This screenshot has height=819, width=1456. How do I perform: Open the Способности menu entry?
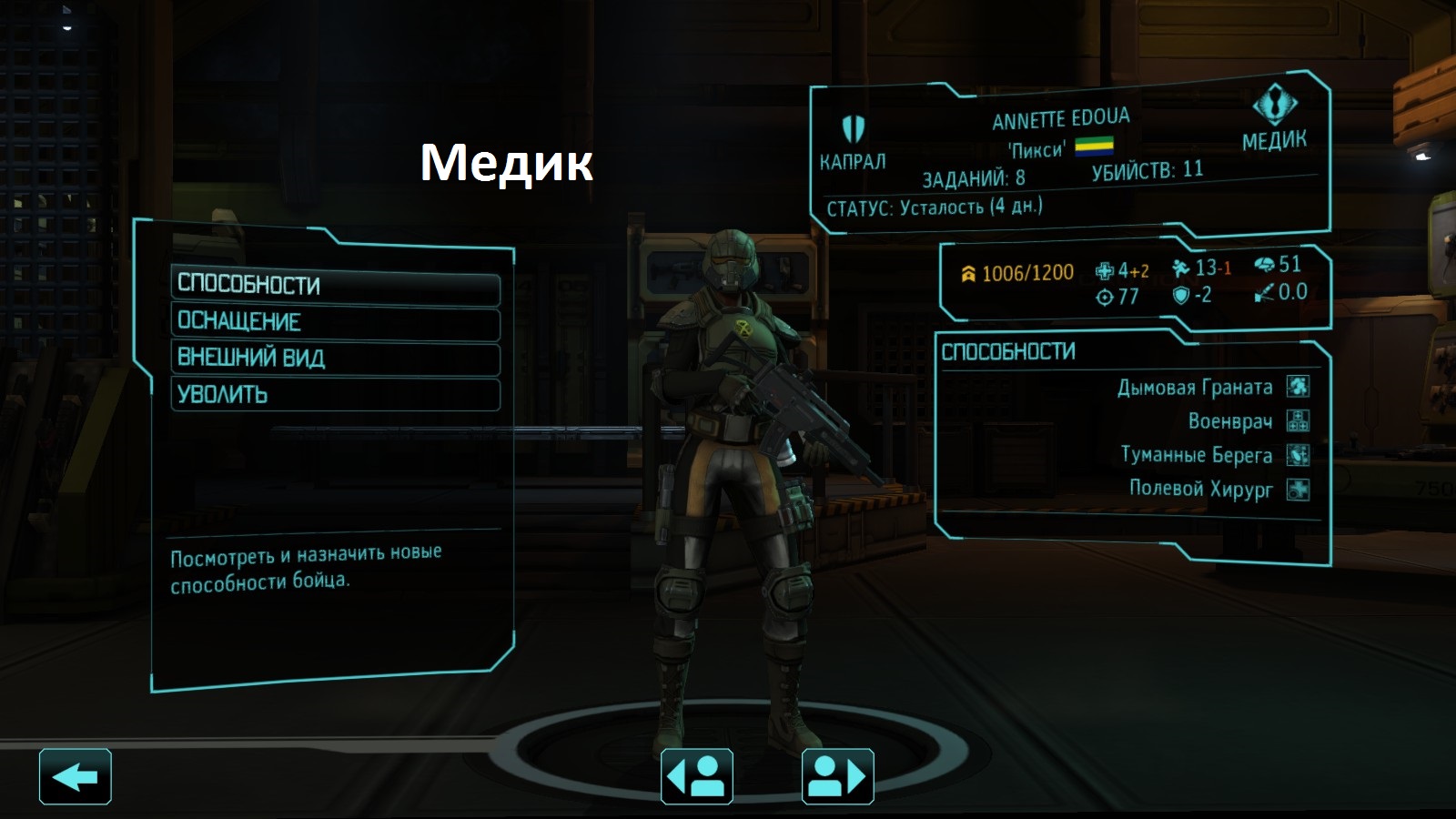click(335, 285)
